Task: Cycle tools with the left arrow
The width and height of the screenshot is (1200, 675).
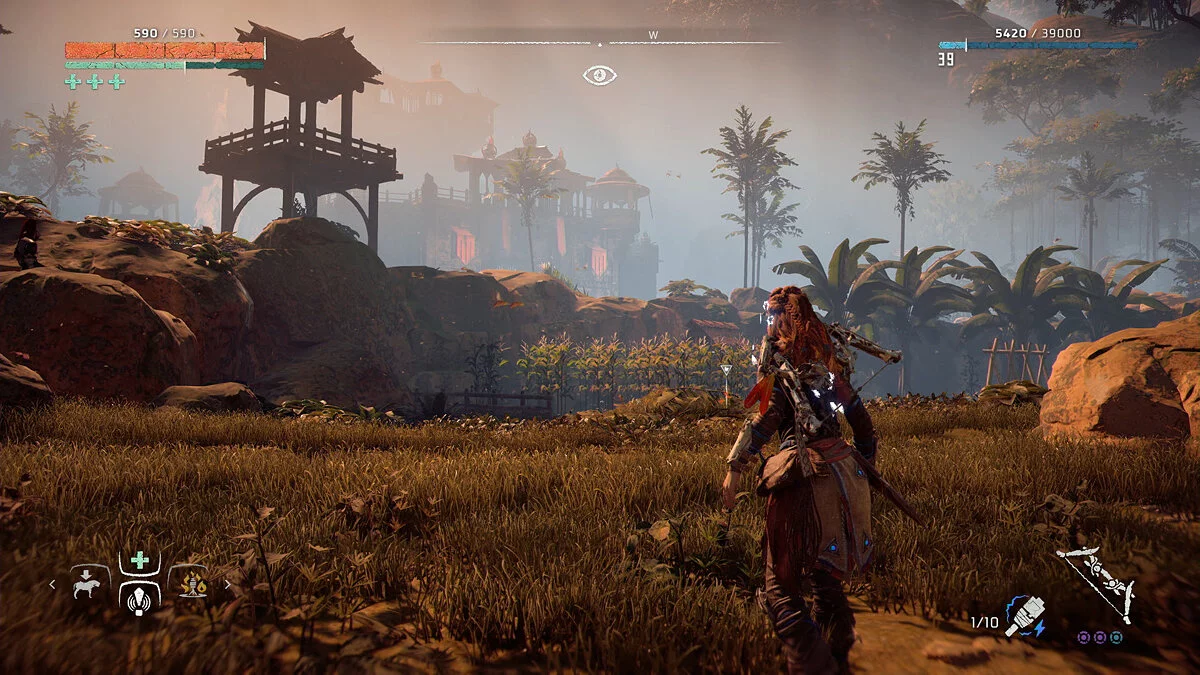Action: [x=53, y=585]
